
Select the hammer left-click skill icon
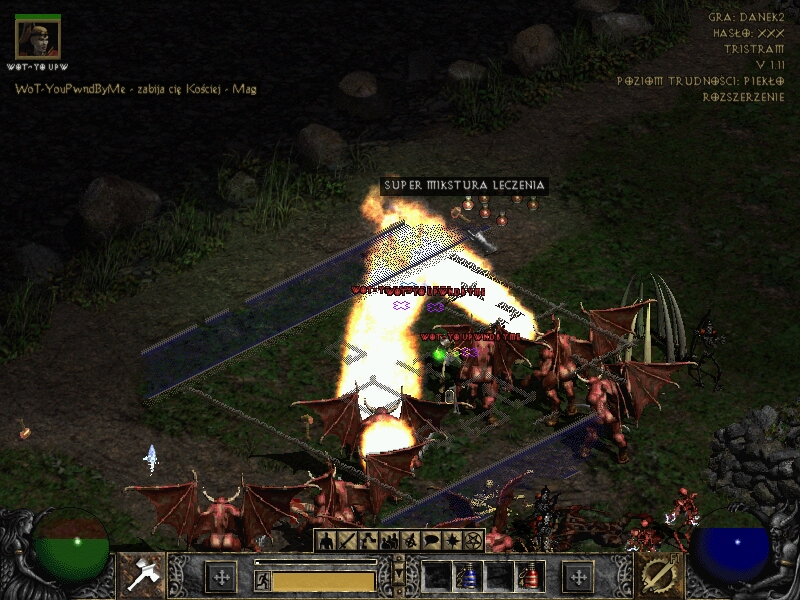pos(141,575)
